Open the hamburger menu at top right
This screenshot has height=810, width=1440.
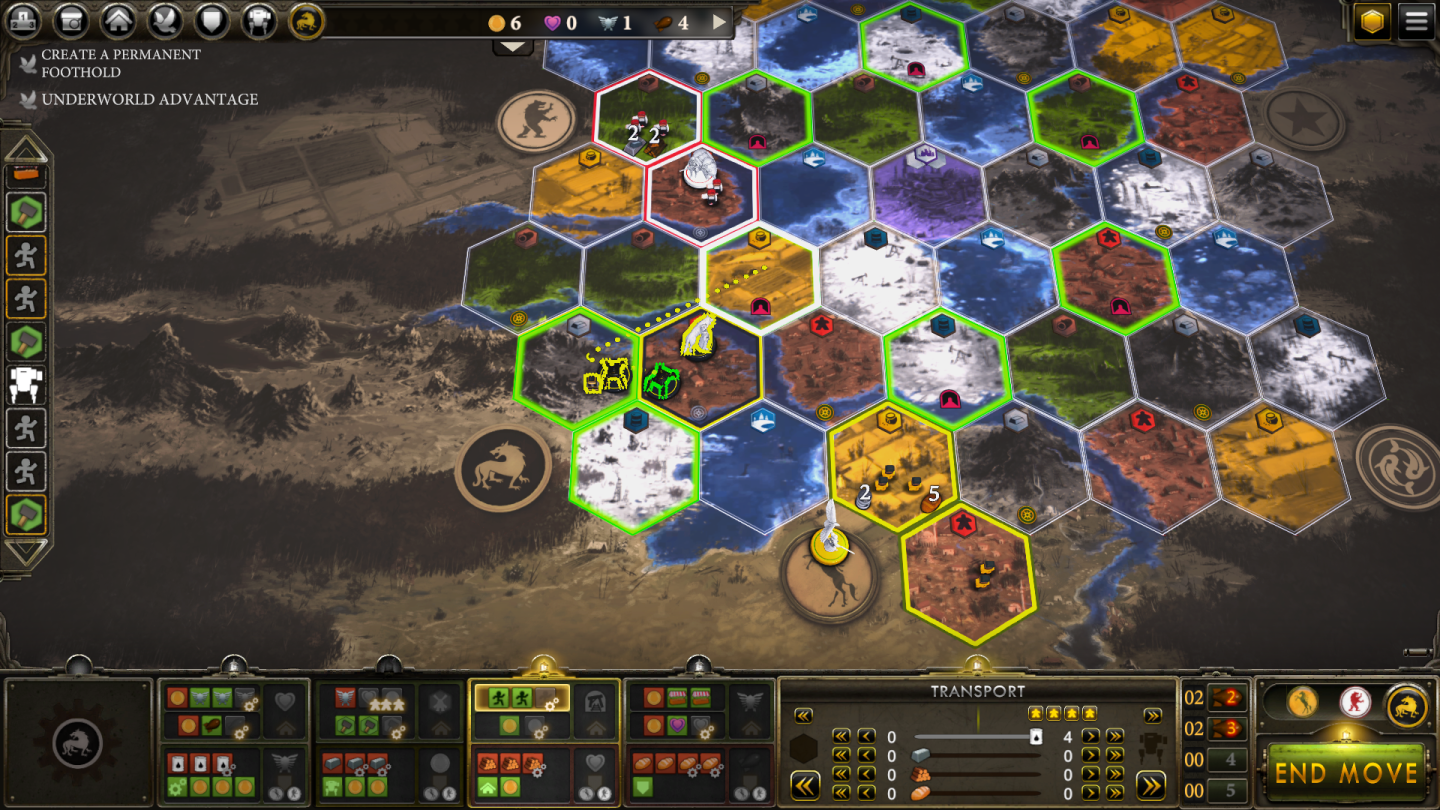point(1416,20)
